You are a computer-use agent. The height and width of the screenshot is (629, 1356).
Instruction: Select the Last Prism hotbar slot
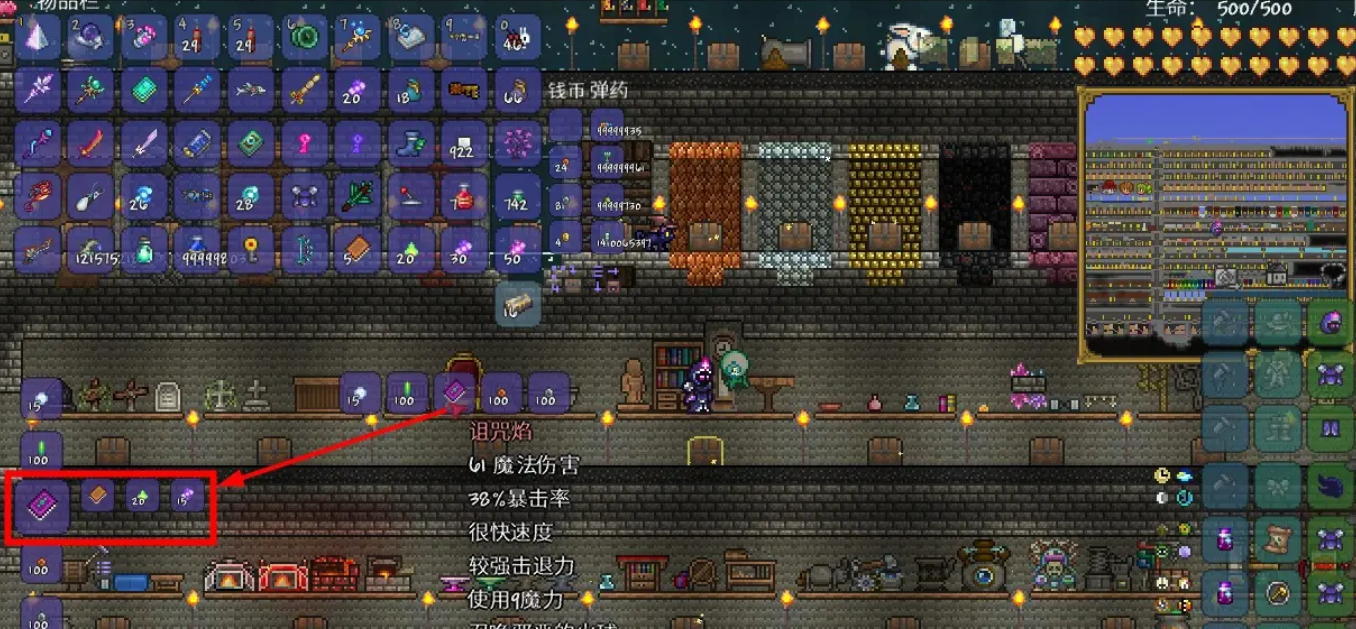click(38, 36)
